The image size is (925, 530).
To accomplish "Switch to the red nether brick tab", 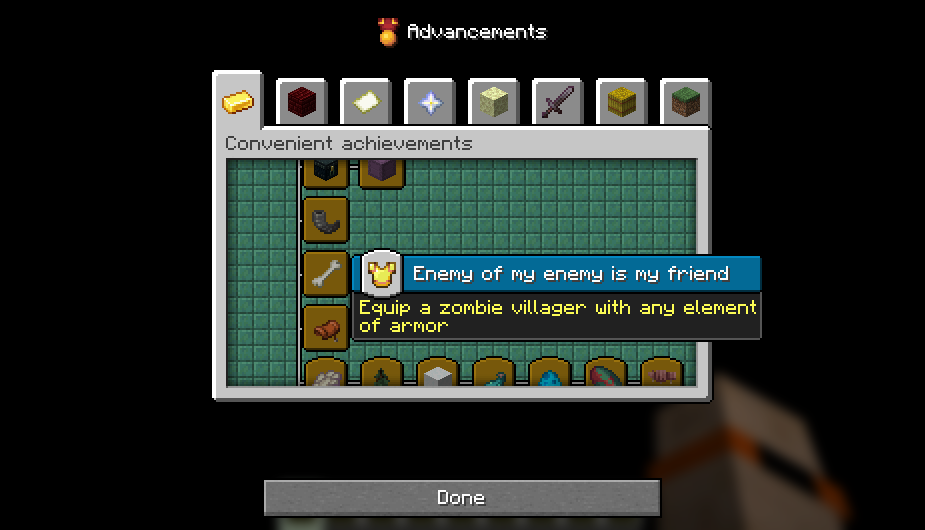I will pos(301,102).
